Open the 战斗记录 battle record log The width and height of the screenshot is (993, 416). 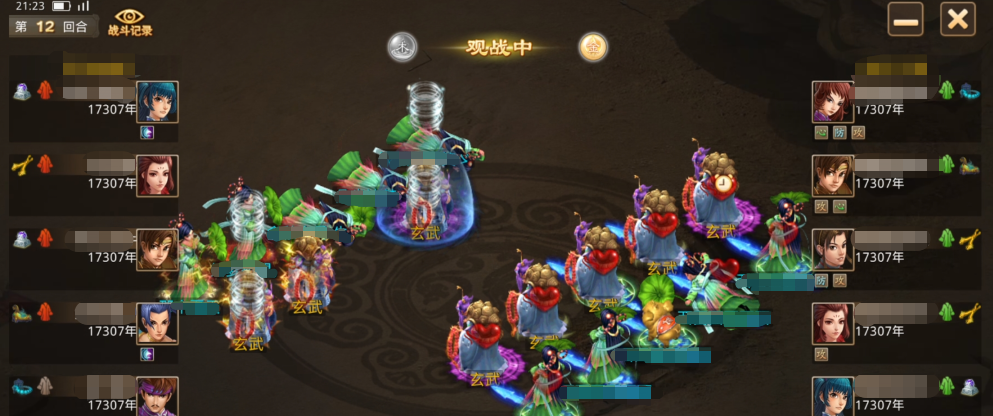click(x=130, y=21)
